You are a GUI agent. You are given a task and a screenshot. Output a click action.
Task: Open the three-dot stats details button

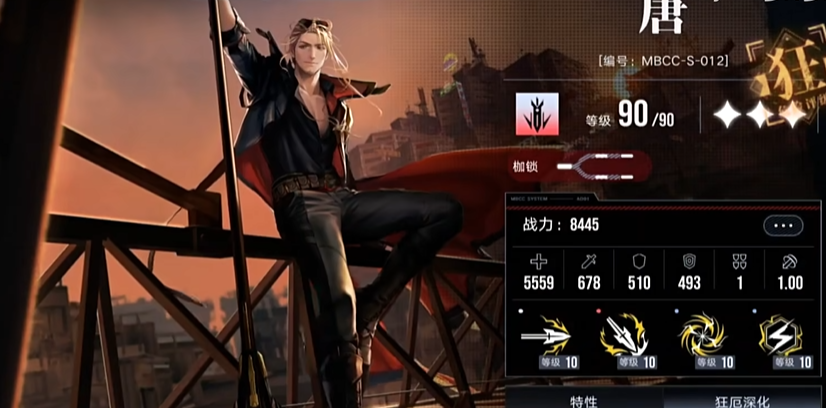(783, 226)
